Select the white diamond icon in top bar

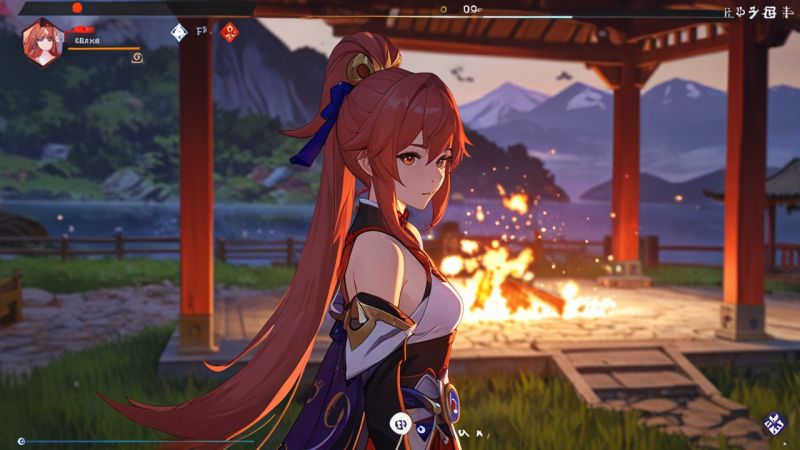coord(179,32)
